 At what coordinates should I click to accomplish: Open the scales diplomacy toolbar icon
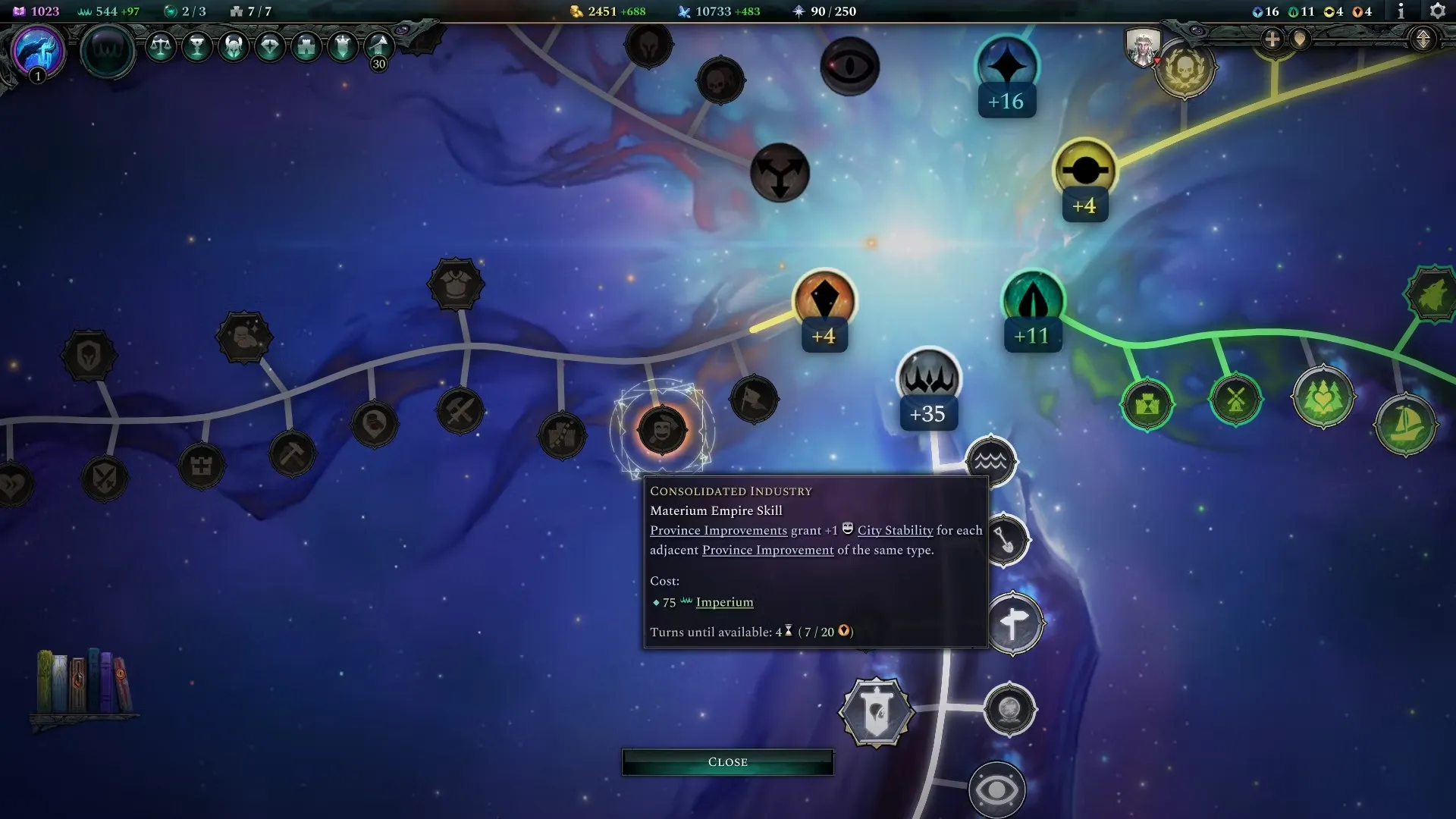(x=160, y=47)
